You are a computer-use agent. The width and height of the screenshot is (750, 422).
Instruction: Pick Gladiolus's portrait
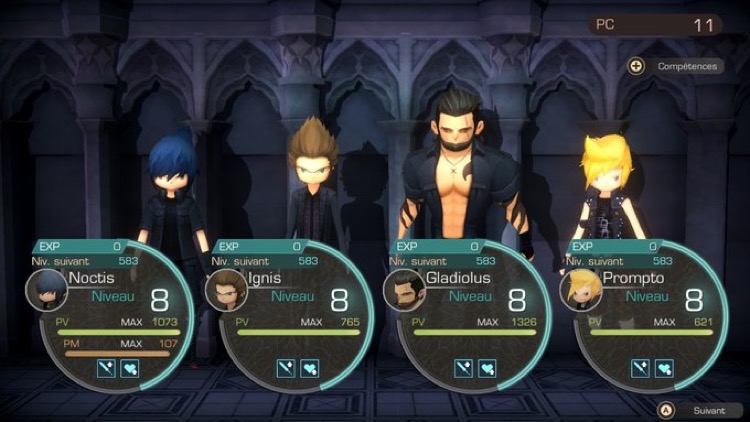pos(404,290)
